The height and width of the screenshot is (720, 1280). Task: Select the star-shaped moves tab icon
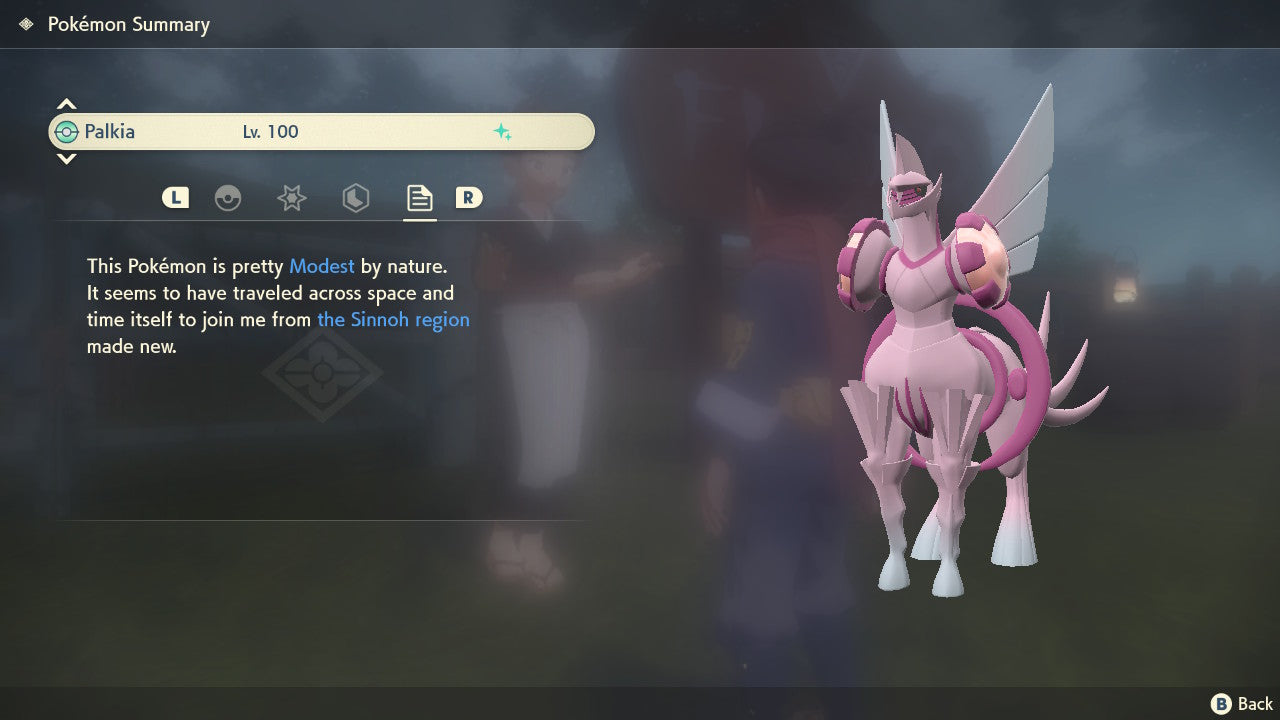coord(291,198)
